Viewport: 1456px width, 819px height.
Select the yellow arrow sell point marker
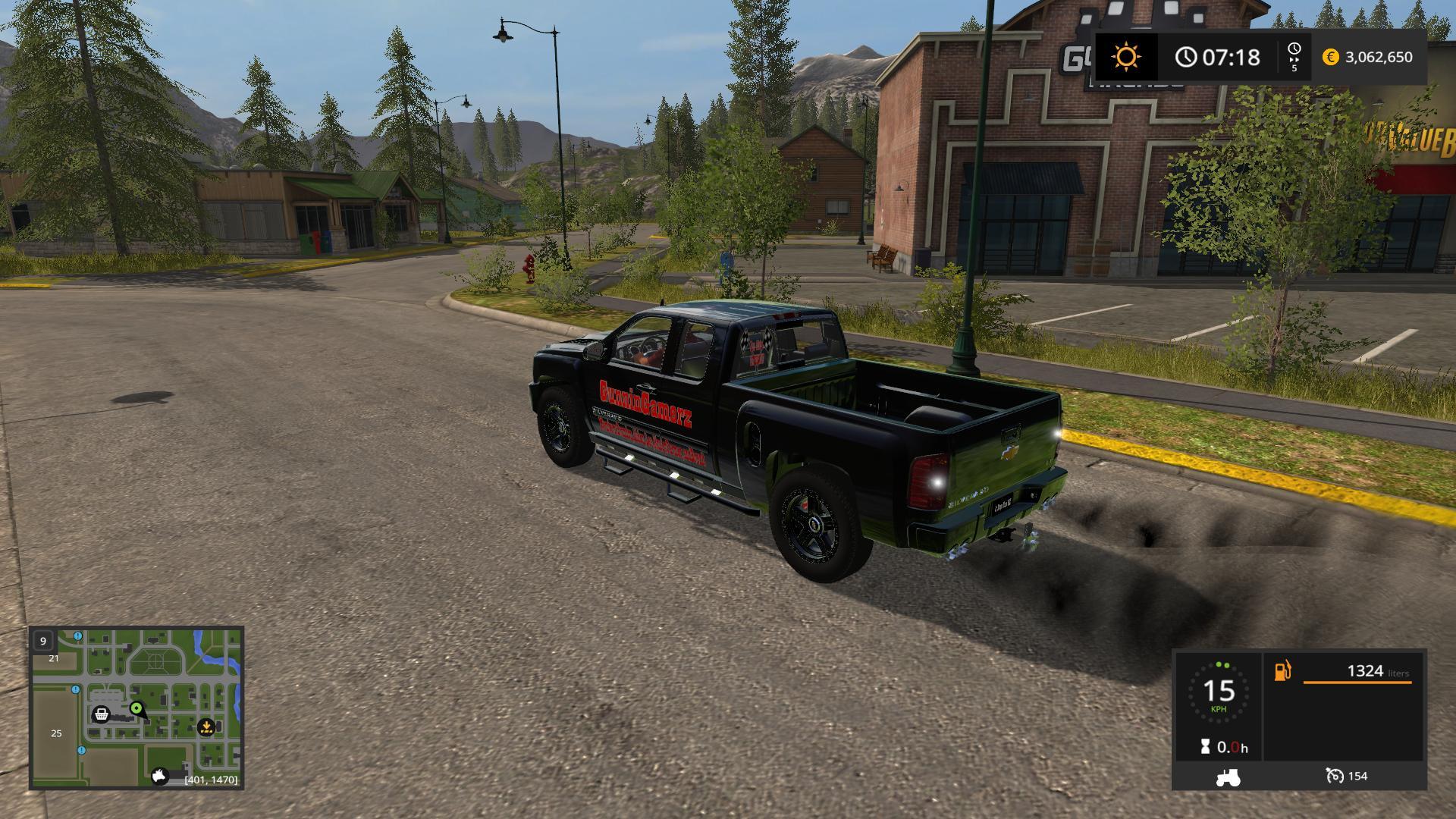[x=206, y=727]
